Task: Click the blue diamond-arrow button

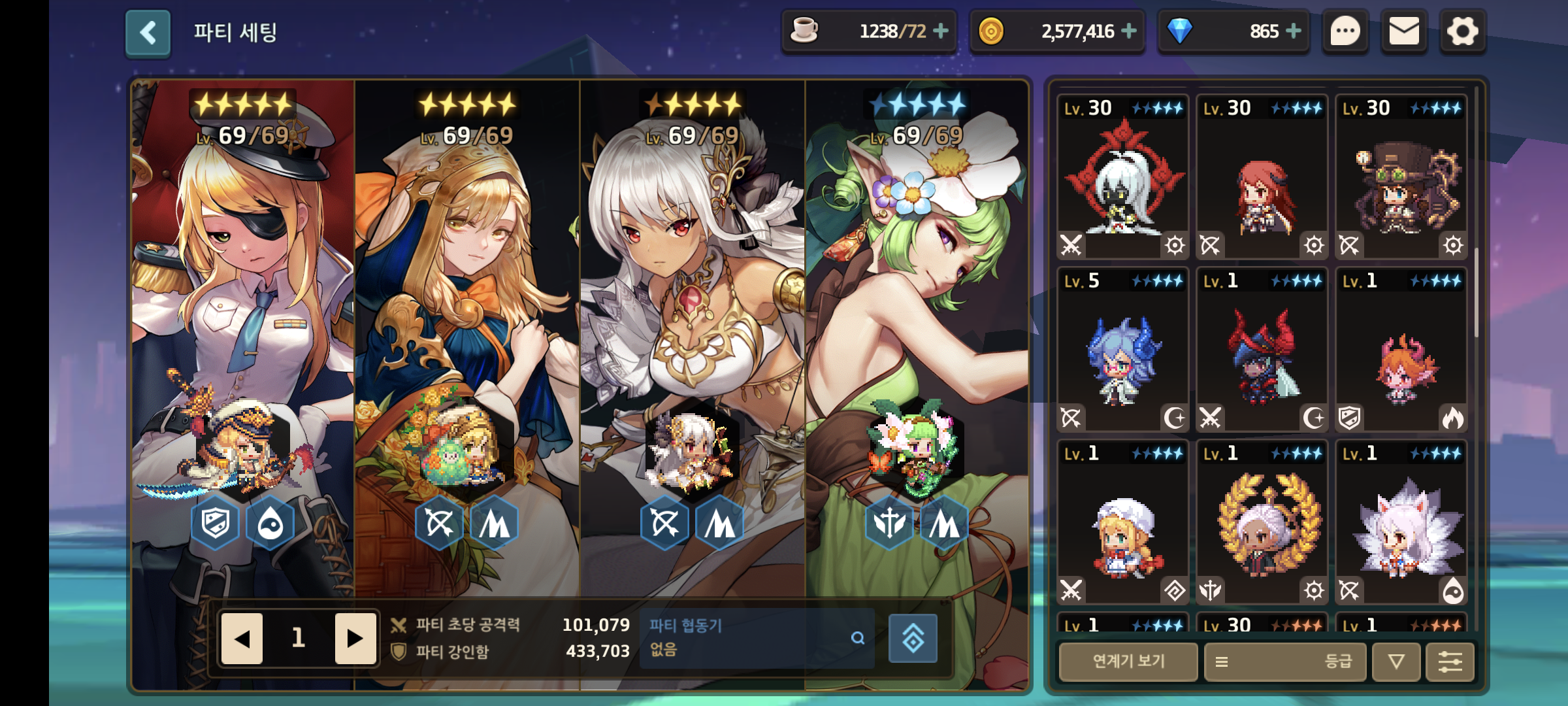Action: click(913, 639)
